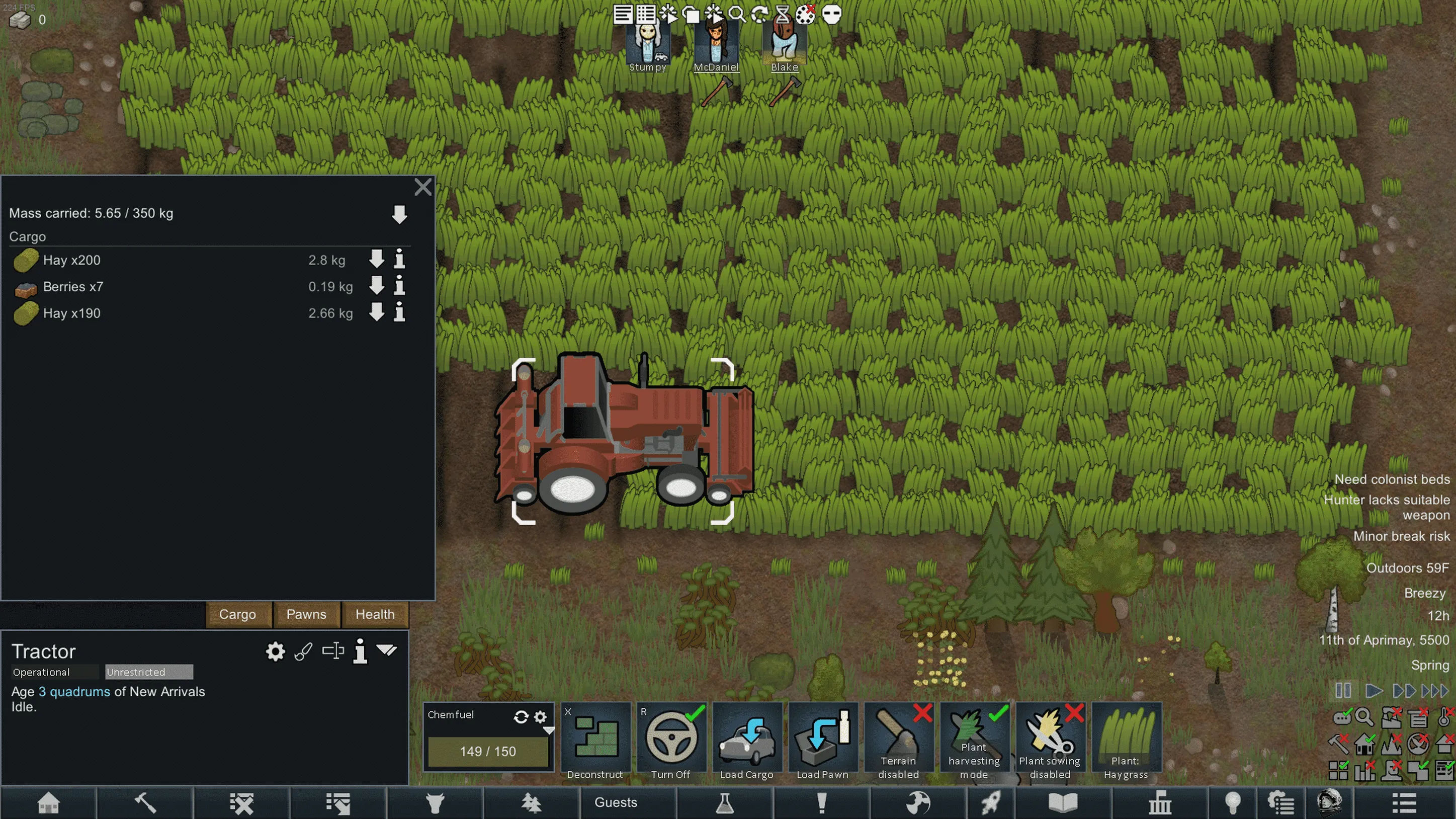Show the Health tab
Viewport: 1456px width, 819px height.
pos(375,614)
